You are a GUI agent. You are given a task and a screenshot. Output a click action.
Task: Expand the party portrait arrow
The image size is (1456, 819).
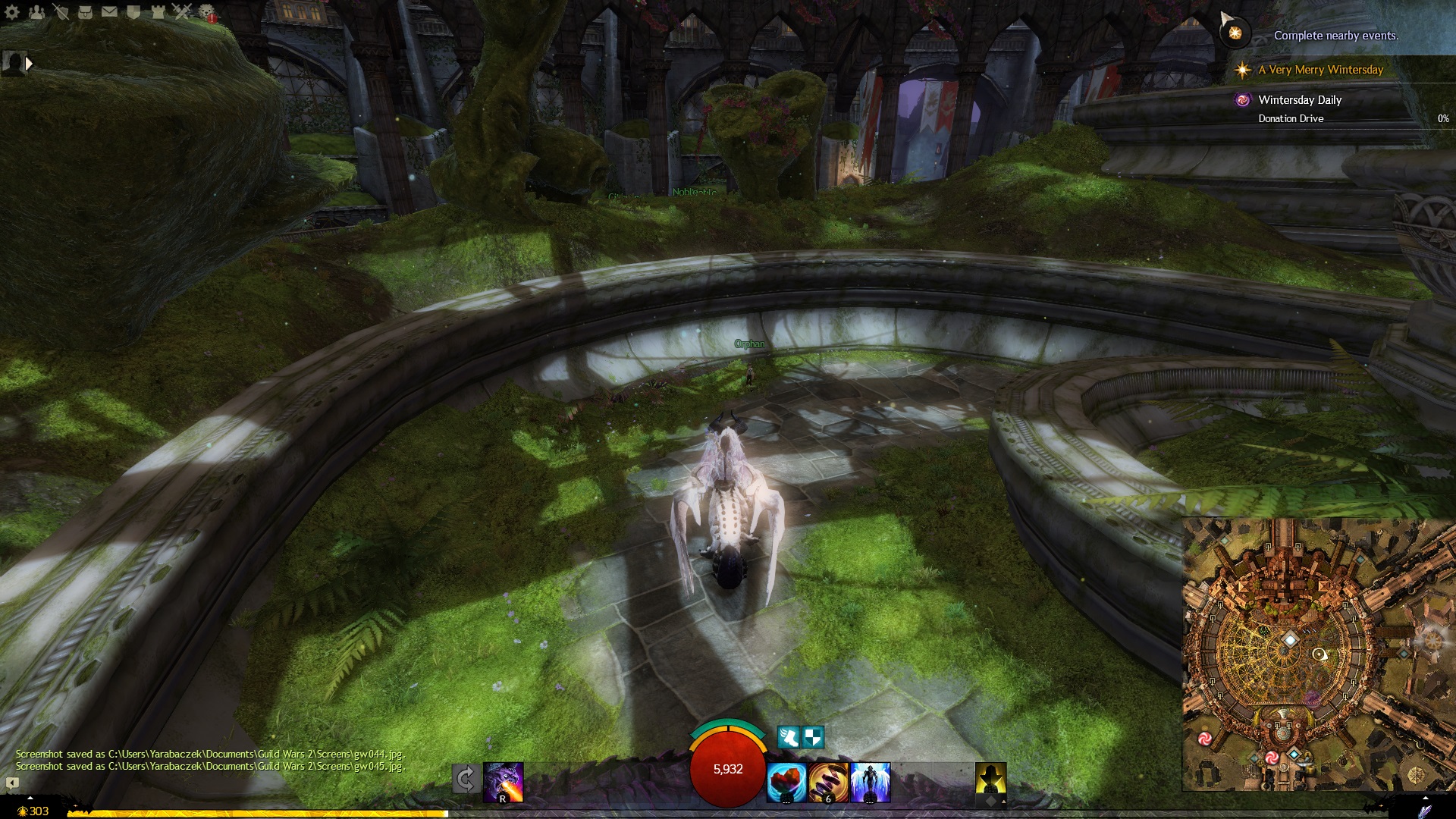[29, 64]
